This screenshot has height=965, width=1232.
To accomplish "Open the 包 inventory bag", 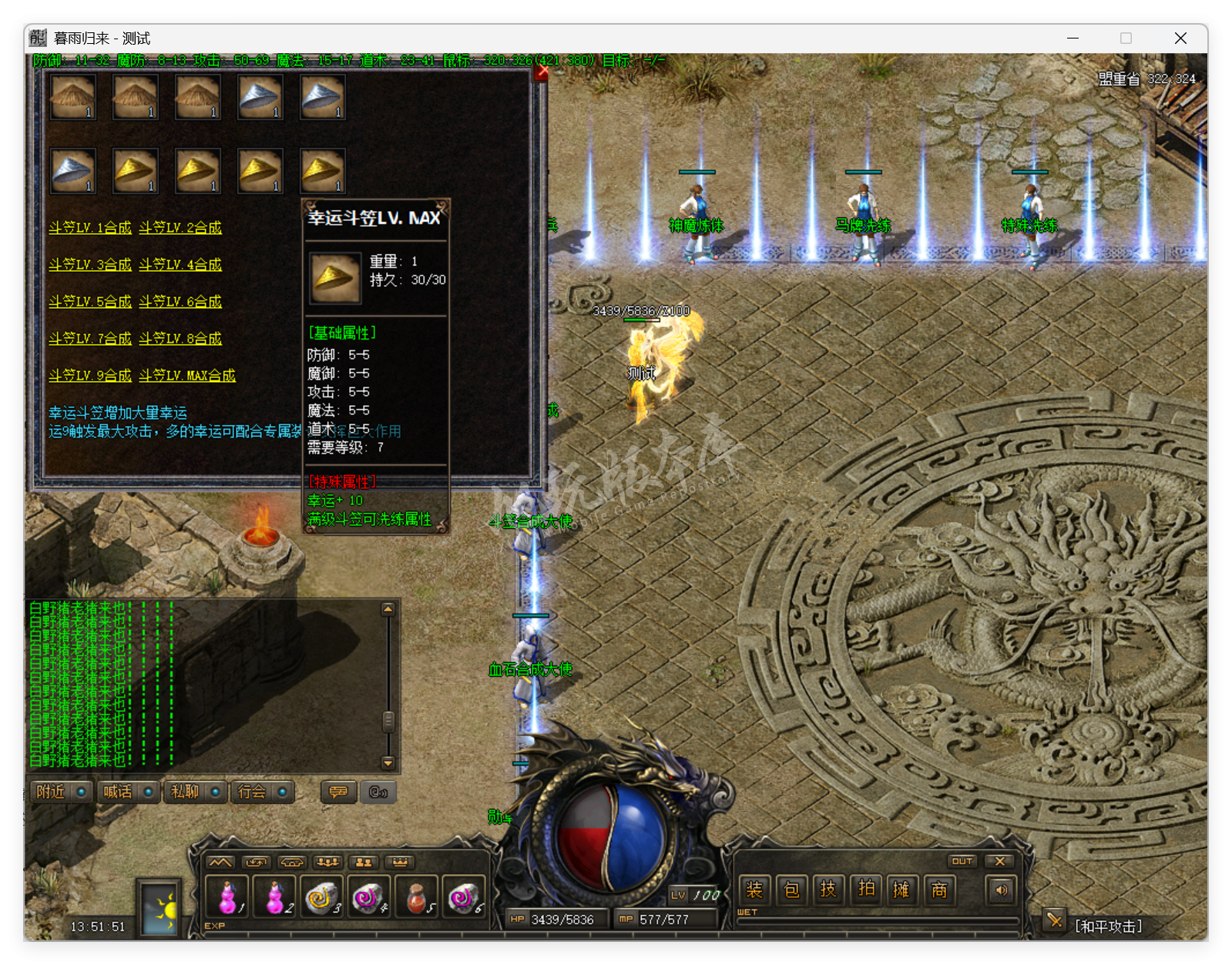I will pos(791,890).
